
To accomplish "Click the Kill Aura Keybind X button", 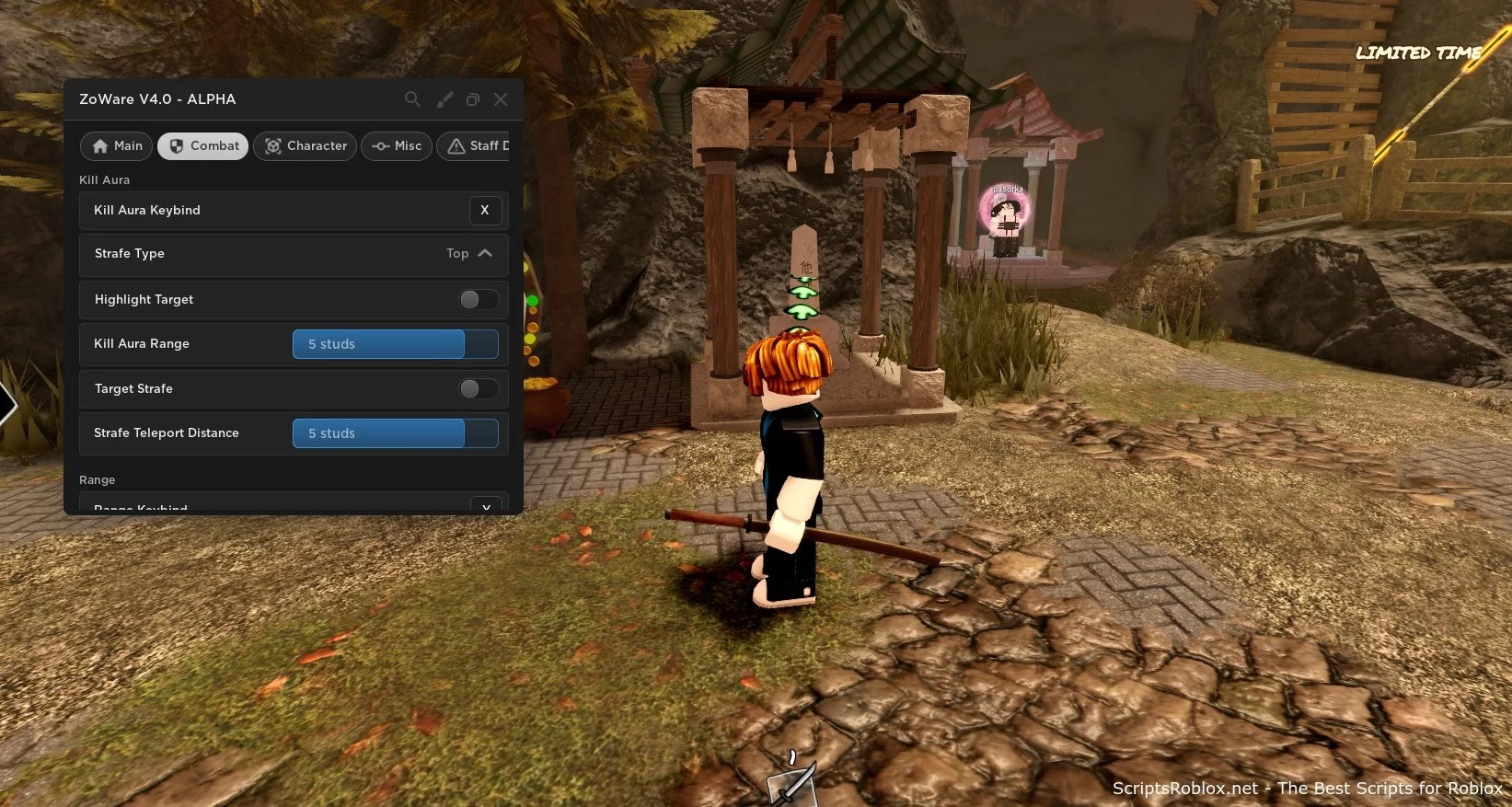I will (x=485, y=211).
